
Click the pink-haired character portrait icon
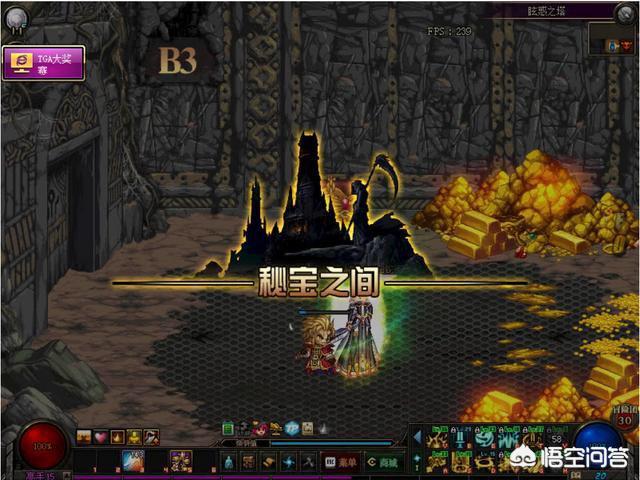tap(260, 428)
